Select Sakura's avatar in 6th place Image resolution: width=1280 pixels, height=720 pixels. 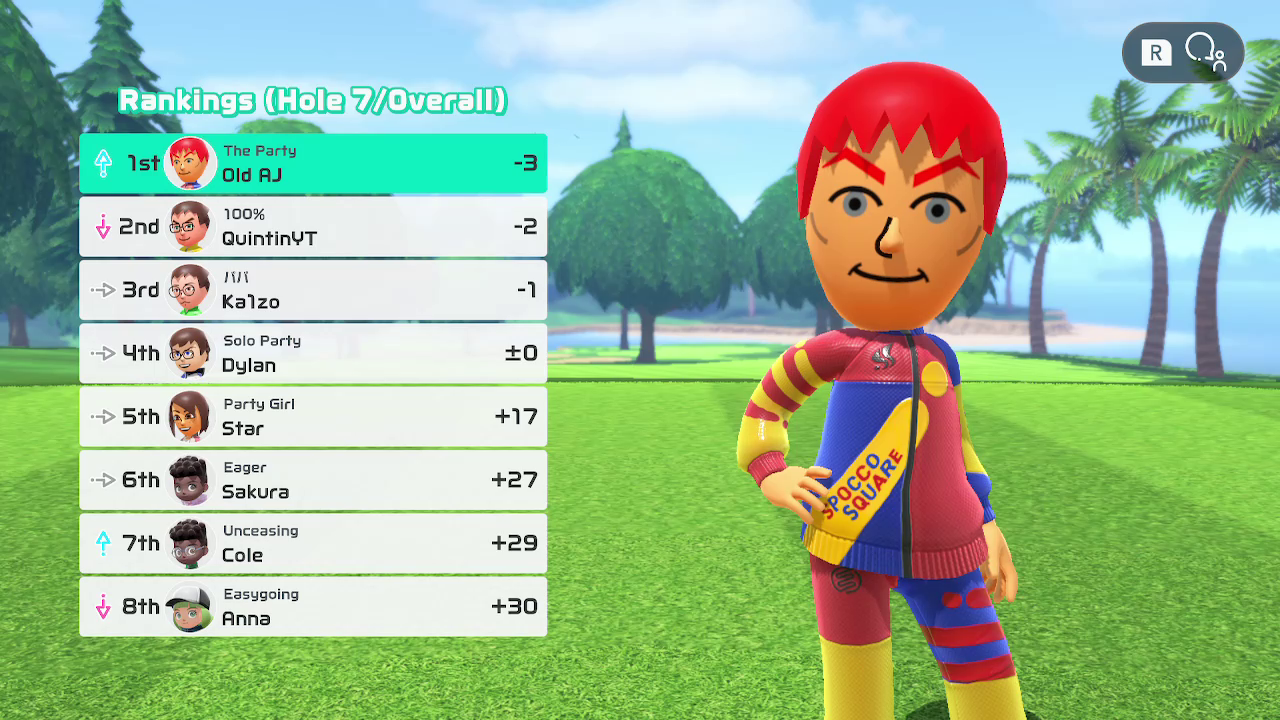[x=190, y=480]
